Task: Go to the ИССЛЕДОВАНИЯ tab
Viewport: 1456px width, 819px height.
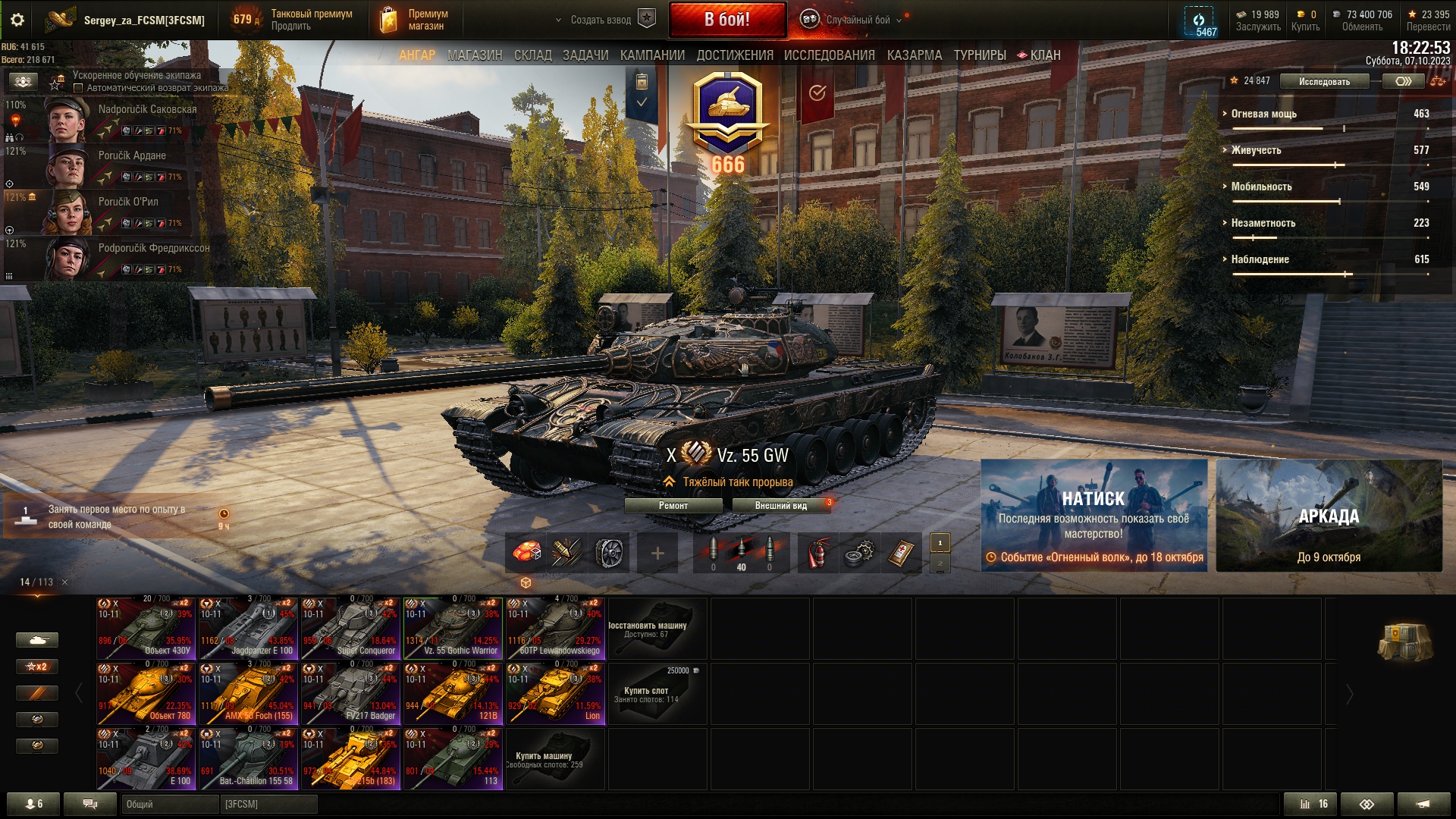Action: click(829, 55)
